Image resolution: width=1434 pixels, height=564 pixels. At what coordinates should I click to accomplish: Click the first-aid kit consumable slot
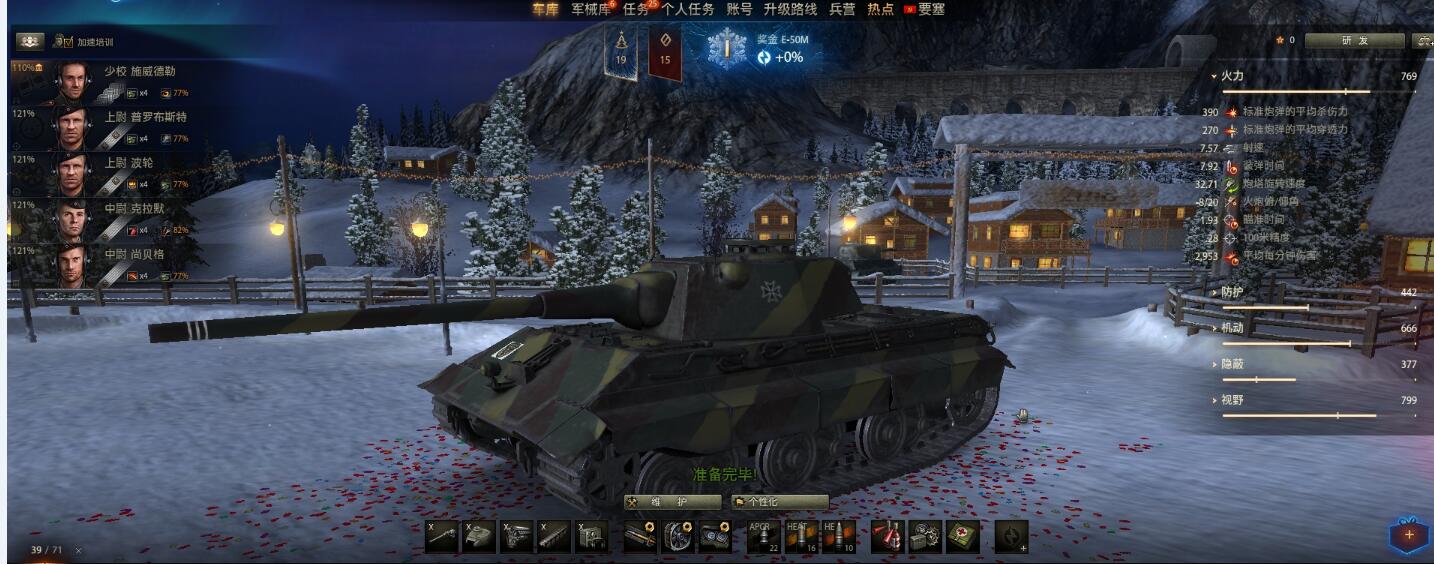(963, 537)
